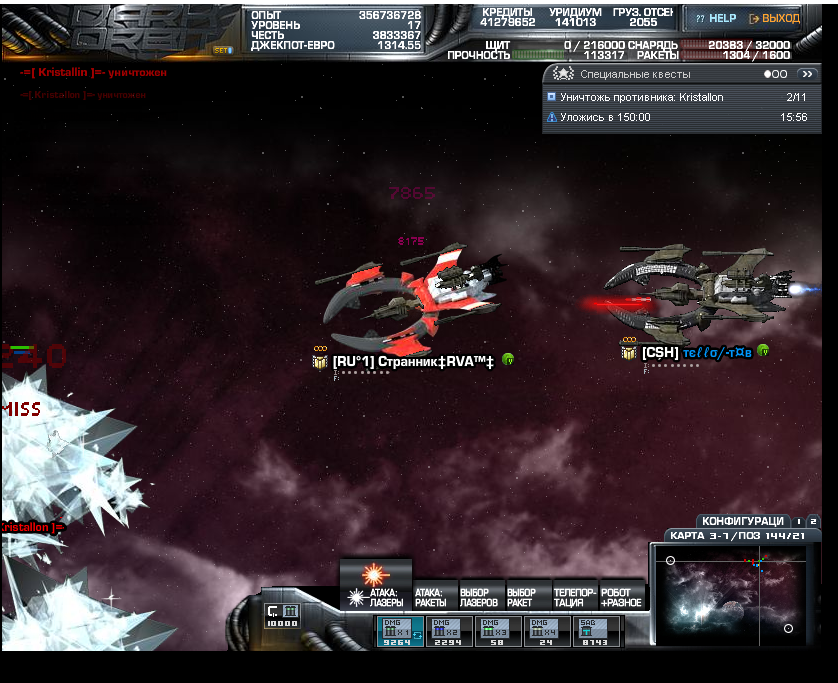Image resolution: width=838 pixels, height=683 pixels.
Task: Choose the DMG x3 laser ammo slot
Action: pyautogui.click(x=497, y=632)
